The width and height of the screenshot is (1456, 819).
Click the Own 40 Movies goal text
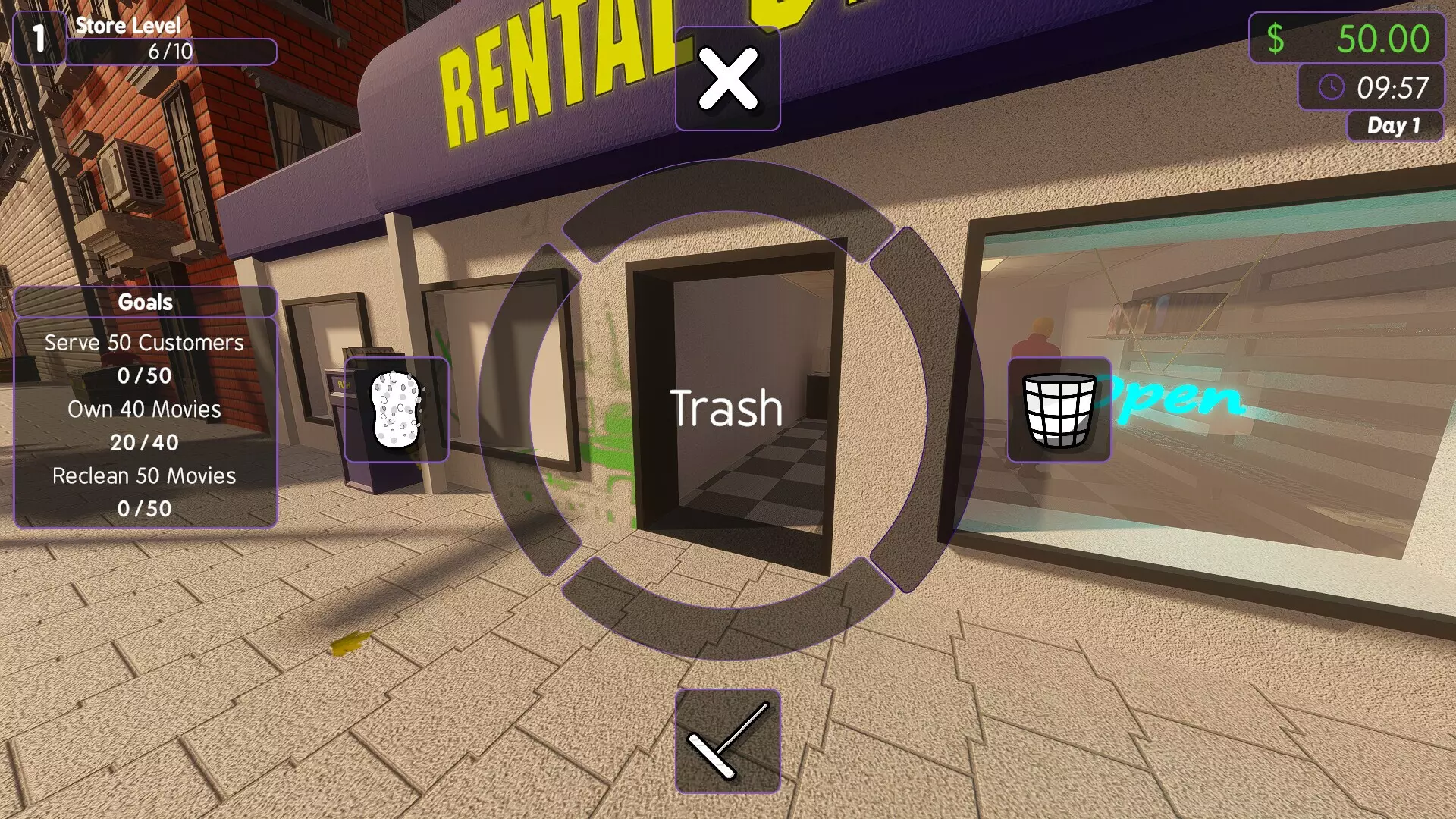(x=144, y=409)
